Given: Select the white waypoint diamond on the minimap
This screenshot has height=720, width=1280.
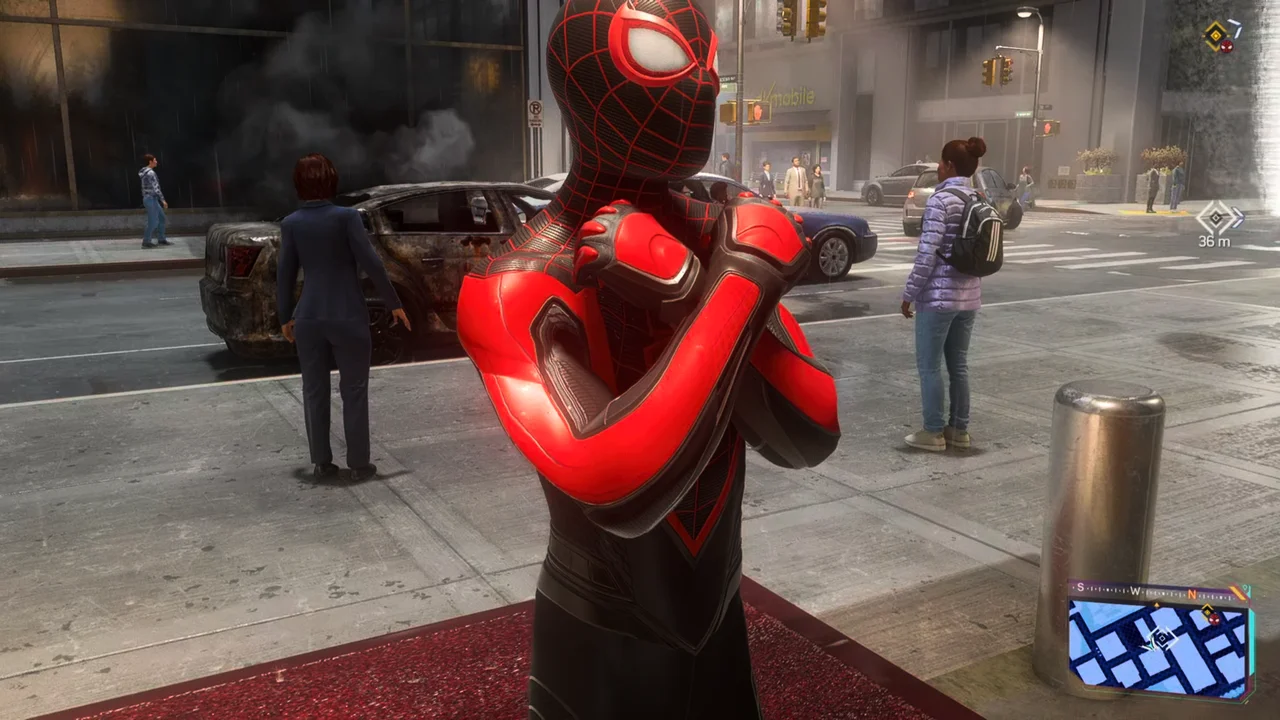Looking at the screenshot, I should [1161, 638].
